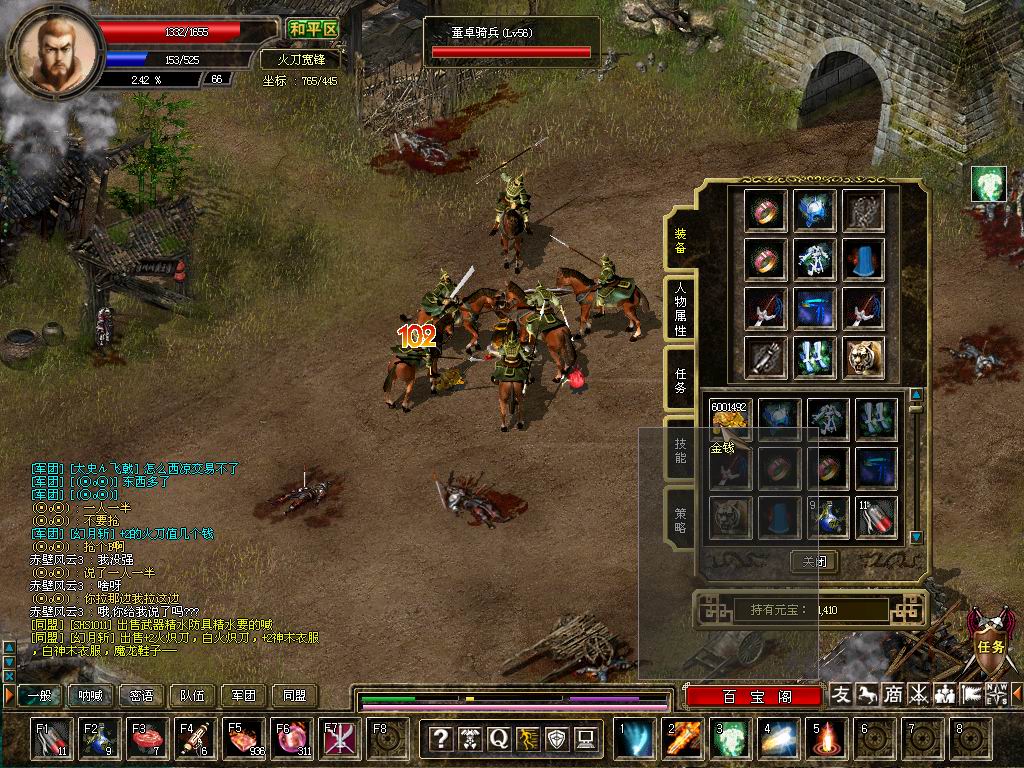Switch chat to the 军团 legion channel

[243, 695]
